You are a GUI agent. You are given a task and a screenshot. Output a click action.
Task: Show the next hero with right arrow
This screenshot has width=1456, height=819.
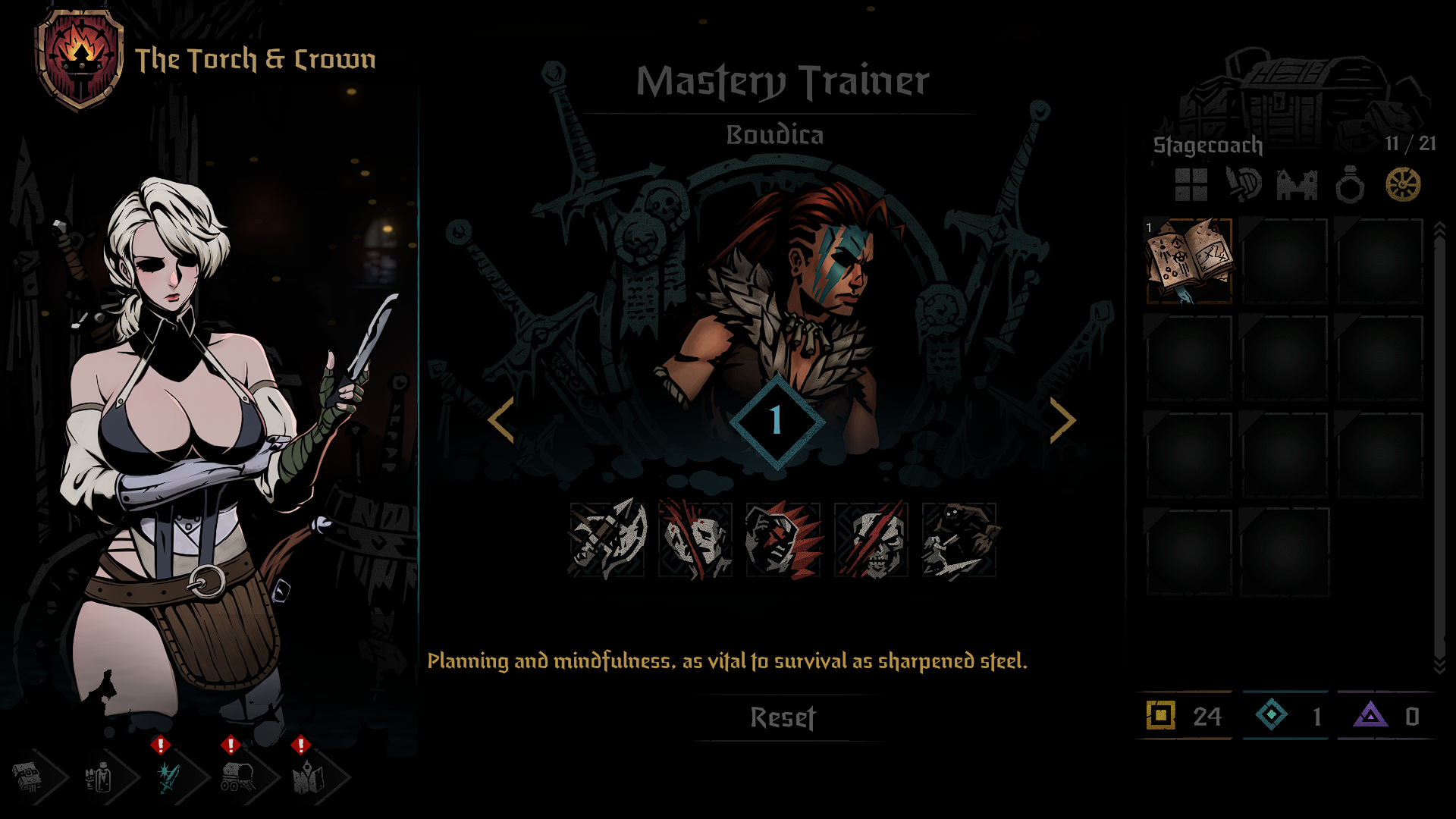point(1062,420)
